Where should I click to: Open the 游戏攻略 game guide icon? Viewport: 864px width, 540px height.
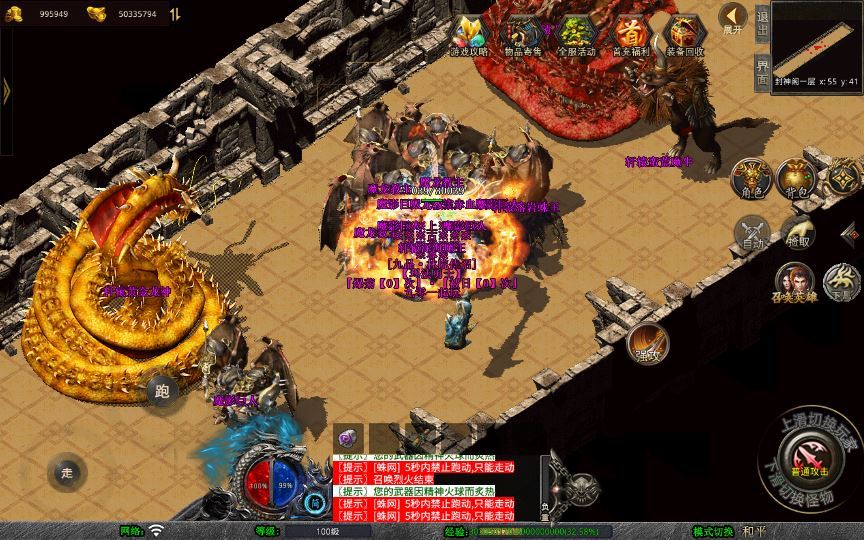click(x=469, y=35)
